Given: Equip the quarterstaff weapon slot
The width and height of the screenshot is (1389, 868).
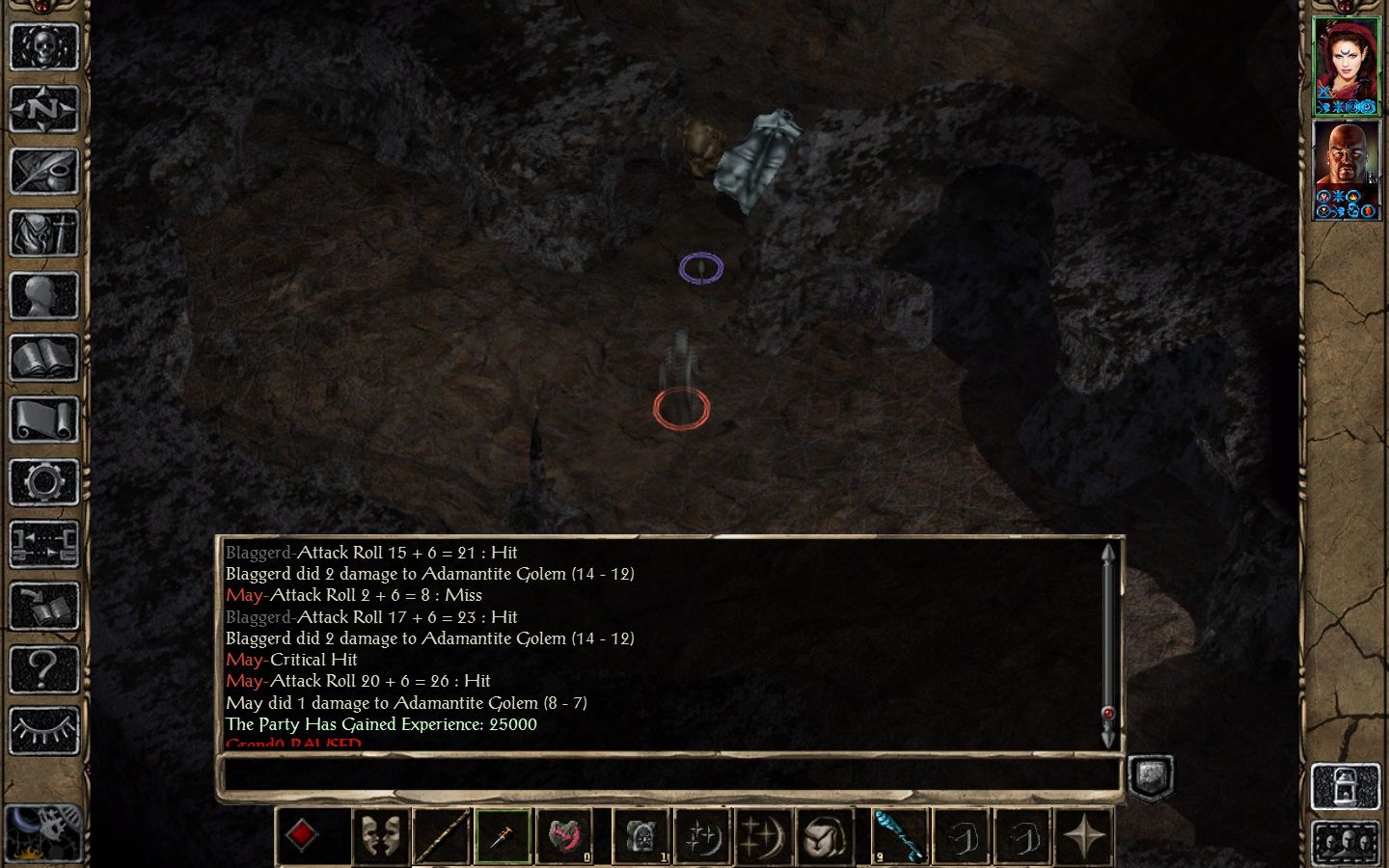Looking at the screenshot, I should click(x=442, y=836).
